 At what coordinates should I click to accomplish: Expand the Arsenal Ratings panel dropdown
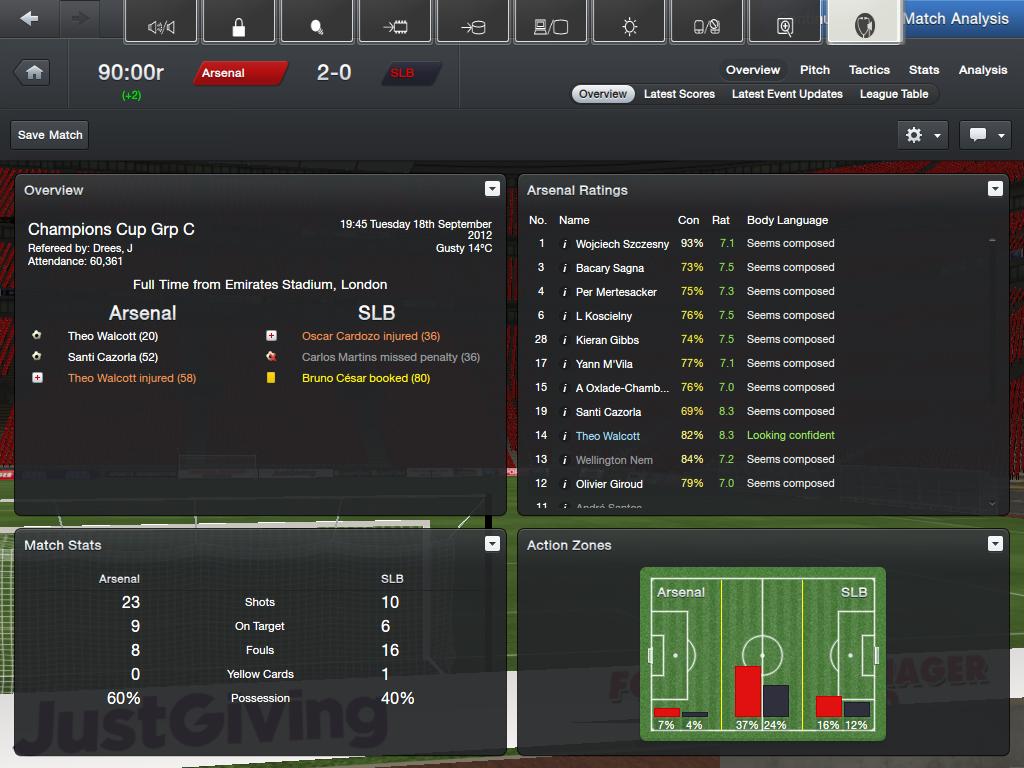995,189
